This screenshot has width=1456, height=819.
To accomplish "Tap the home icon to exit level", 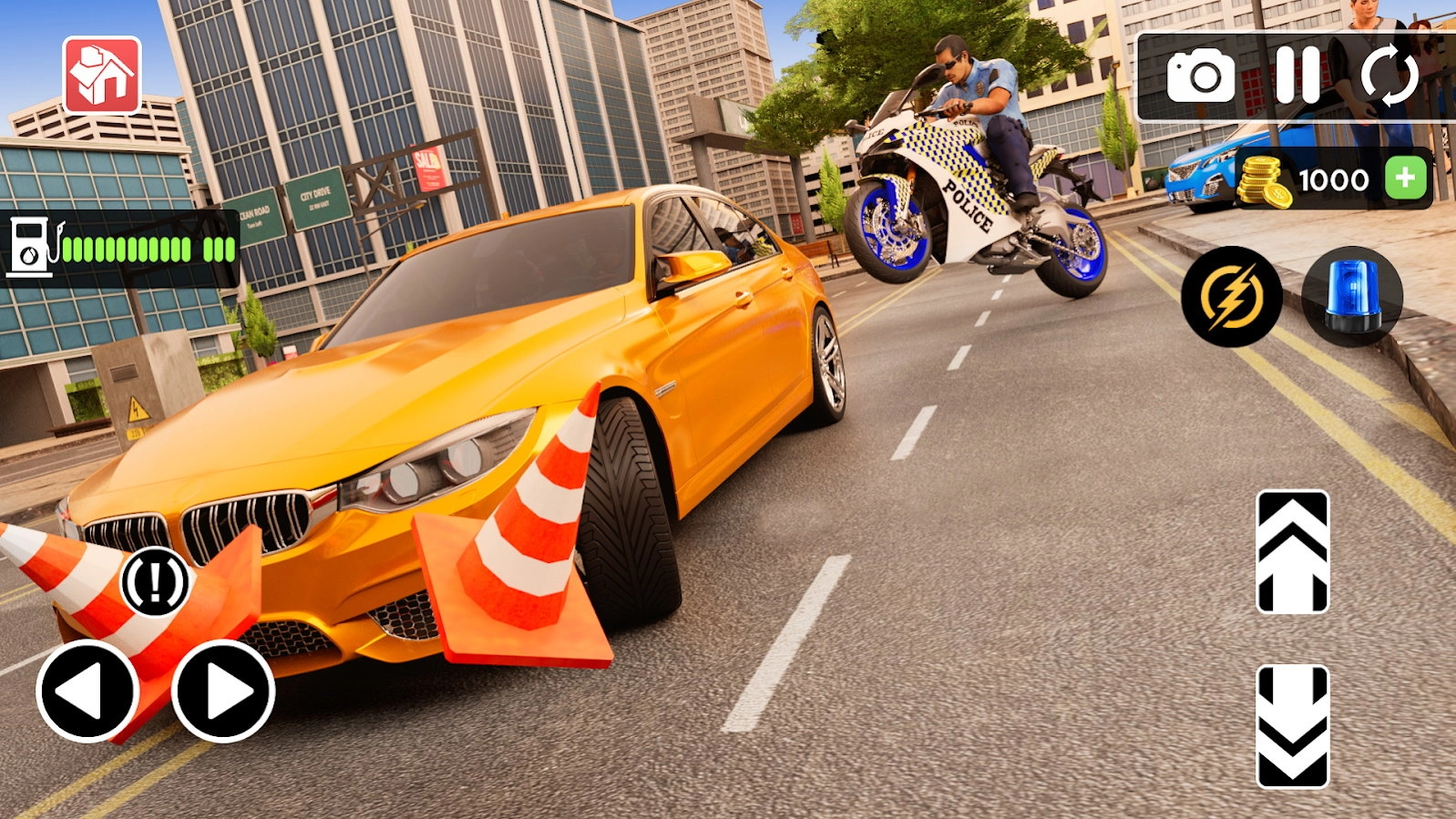I will (103, 73).
